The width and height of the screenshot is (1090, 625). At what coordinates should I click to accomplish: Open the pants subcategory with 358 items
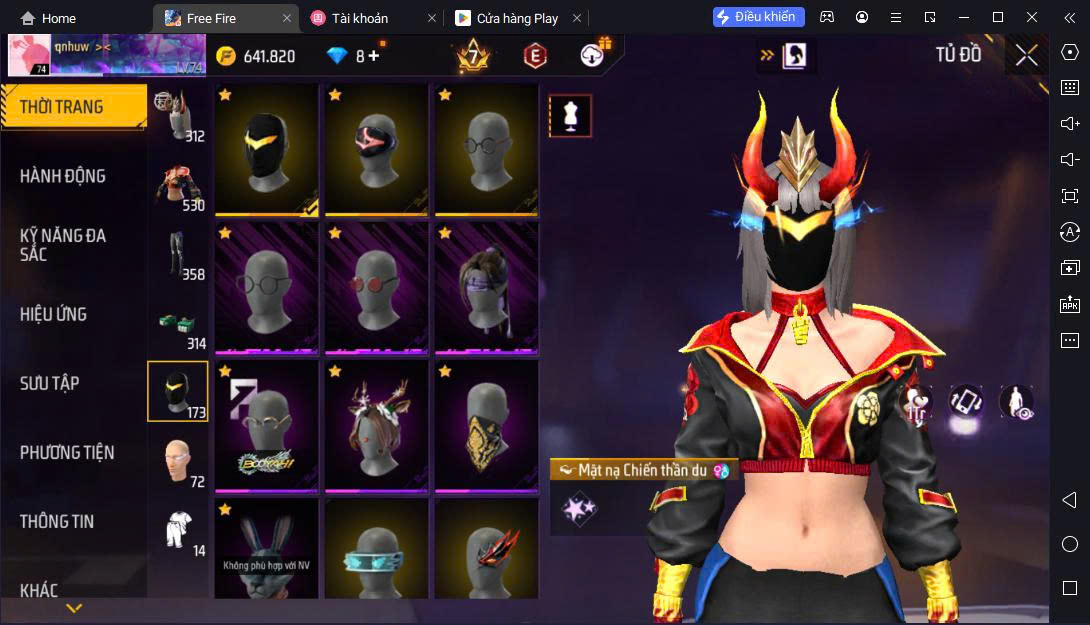[178, 255]
